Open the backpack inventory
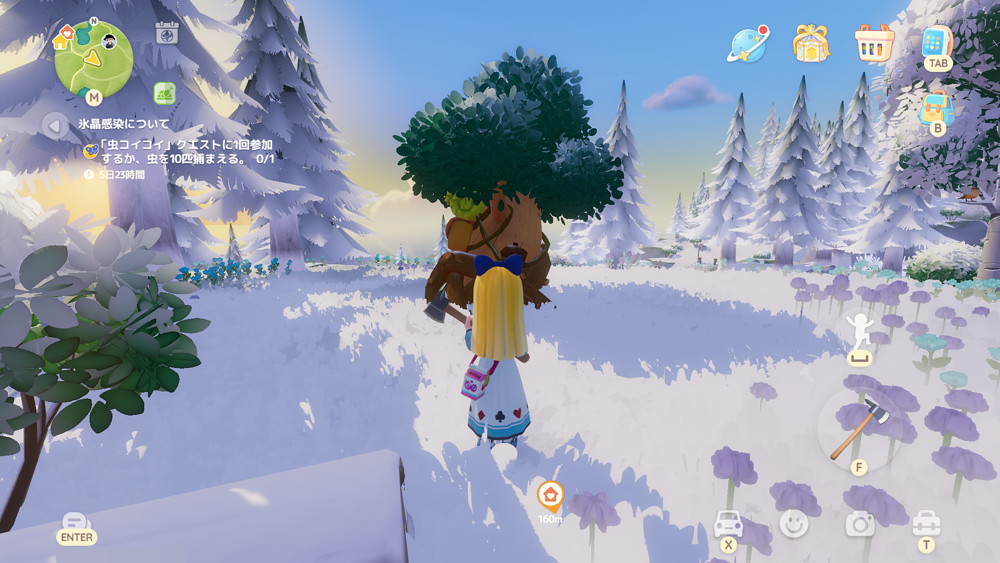Viewport: 1000px width, 563px height. pyautogui.click(x=936, y=108)
